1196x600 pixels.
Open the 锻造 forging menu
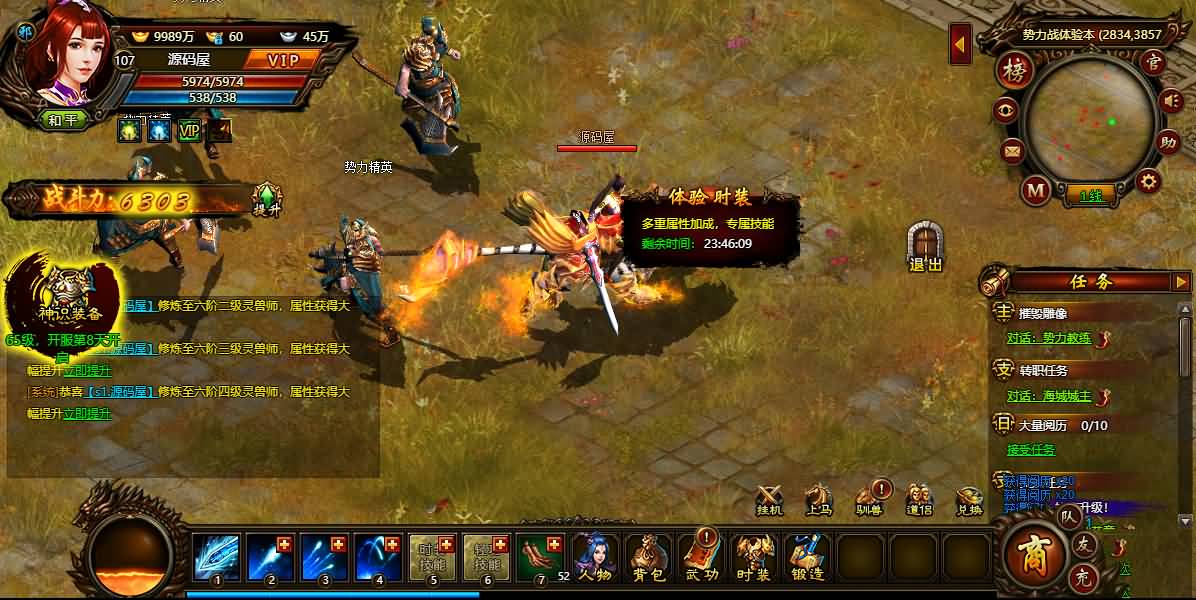pos(807,558)
